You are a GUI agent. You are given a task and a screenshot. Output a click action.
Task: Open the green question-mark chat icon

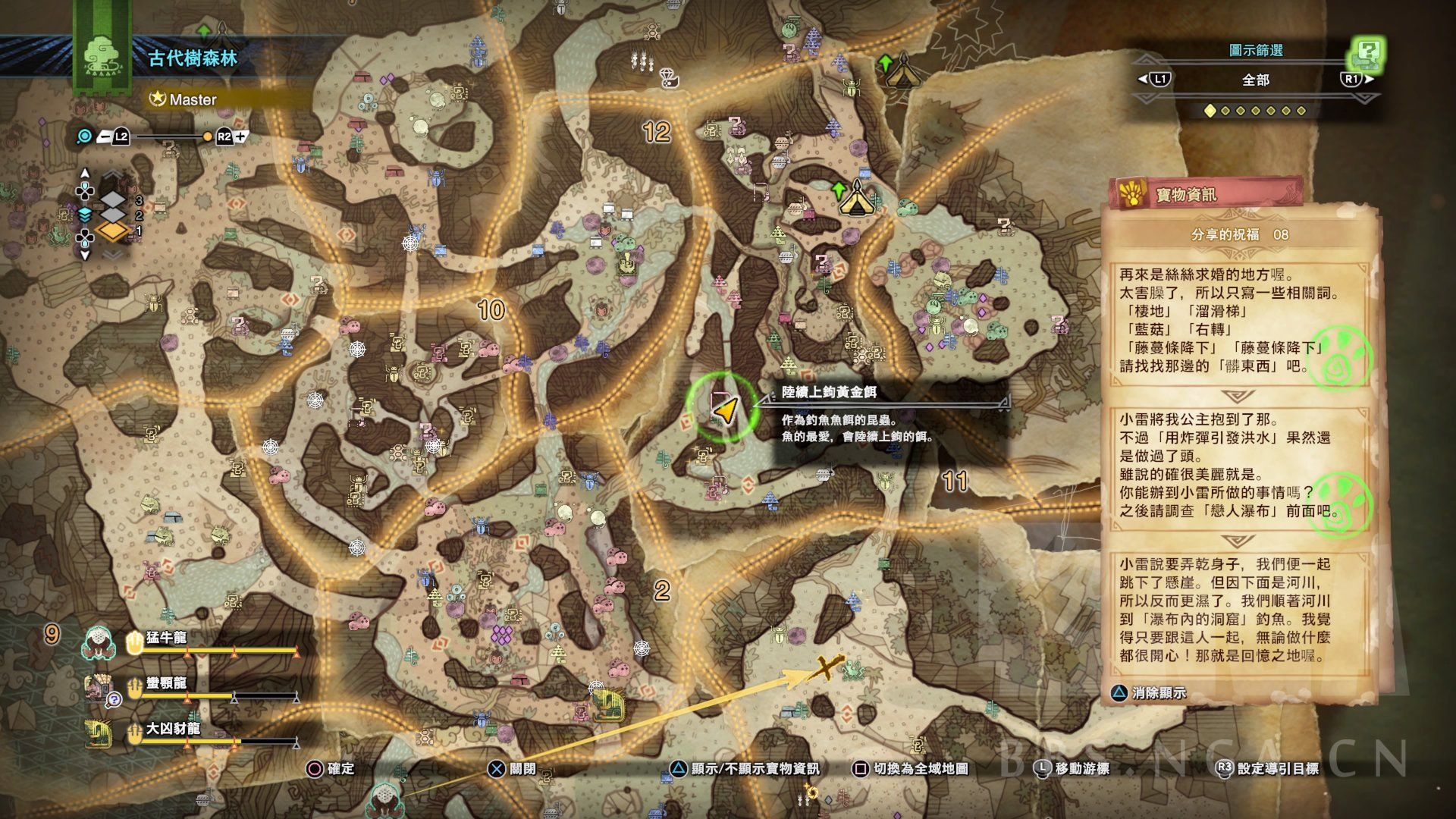(1367, 53)
